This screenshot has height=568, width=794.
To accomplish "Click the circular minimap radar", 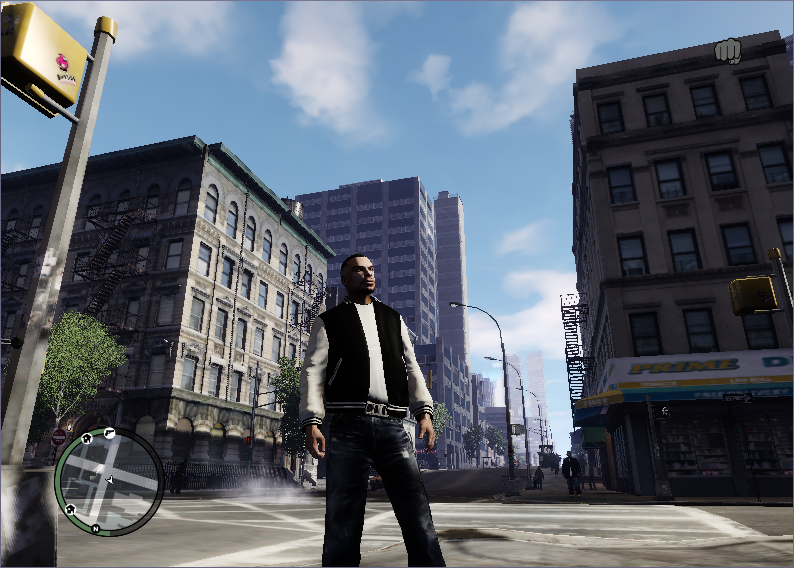I will click(108, 481).
